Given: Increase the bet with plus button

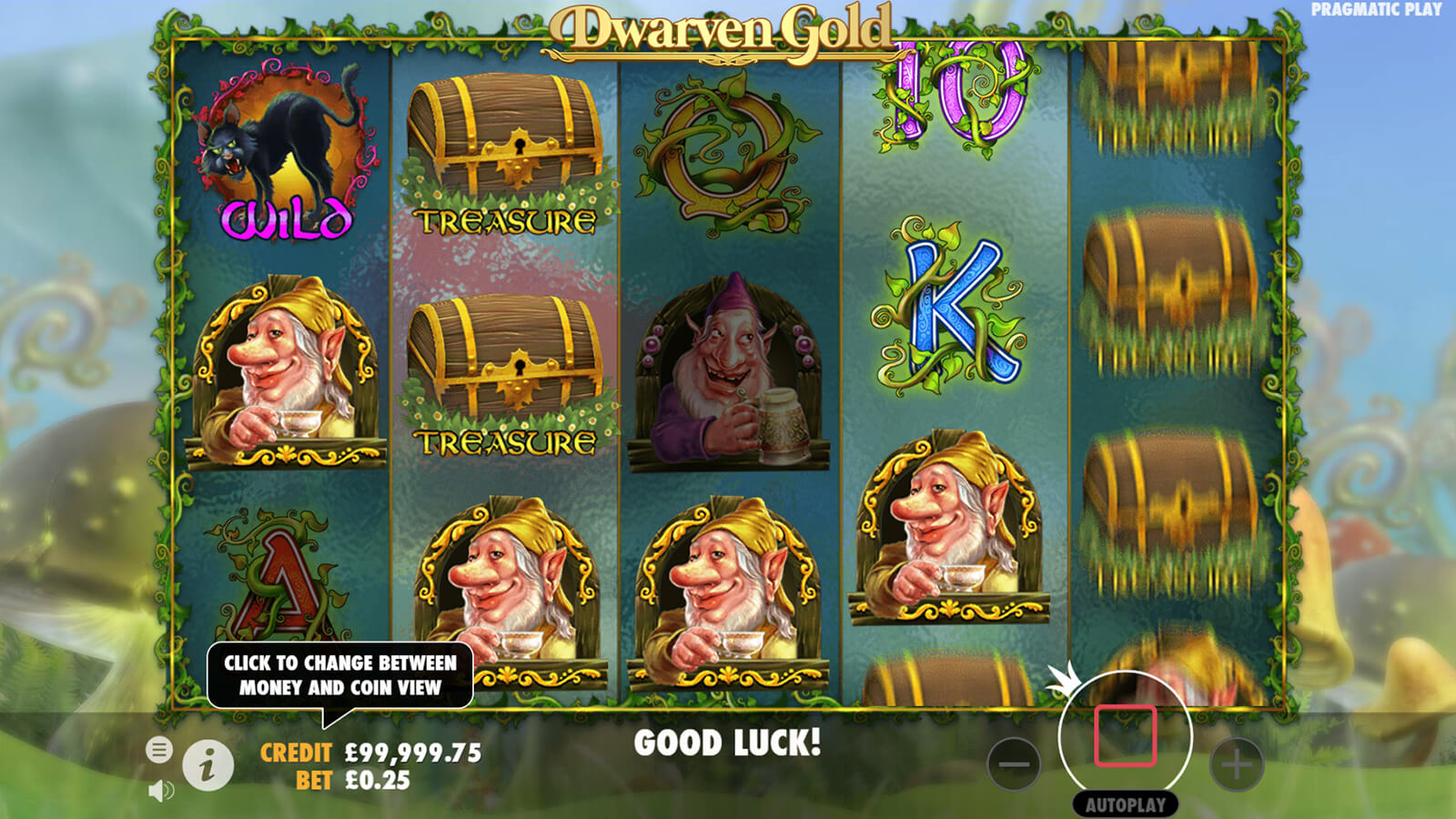Looking at the screenshot, I should 1237,764.
